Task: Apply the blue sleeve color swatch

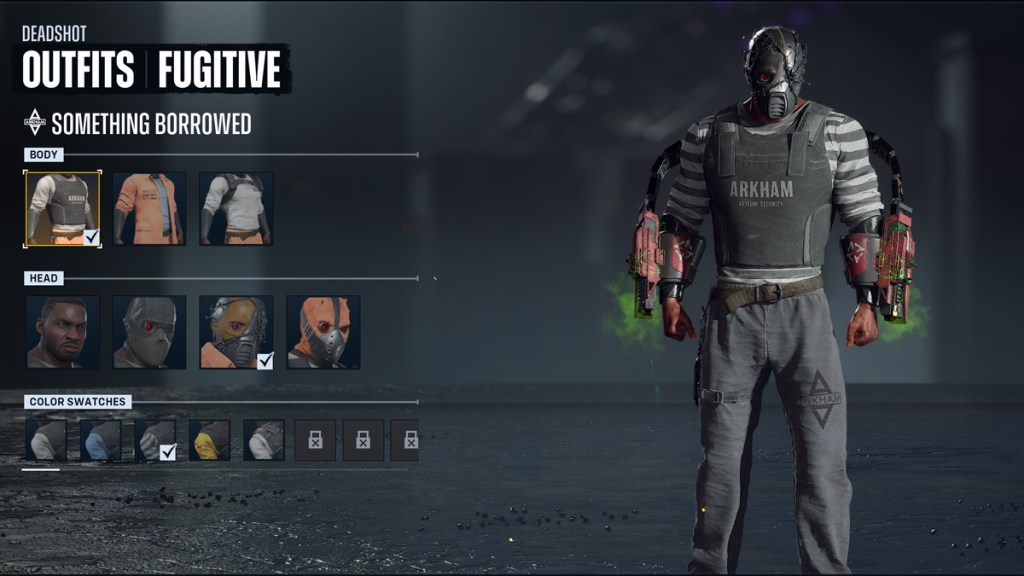Action: (100, 440)
